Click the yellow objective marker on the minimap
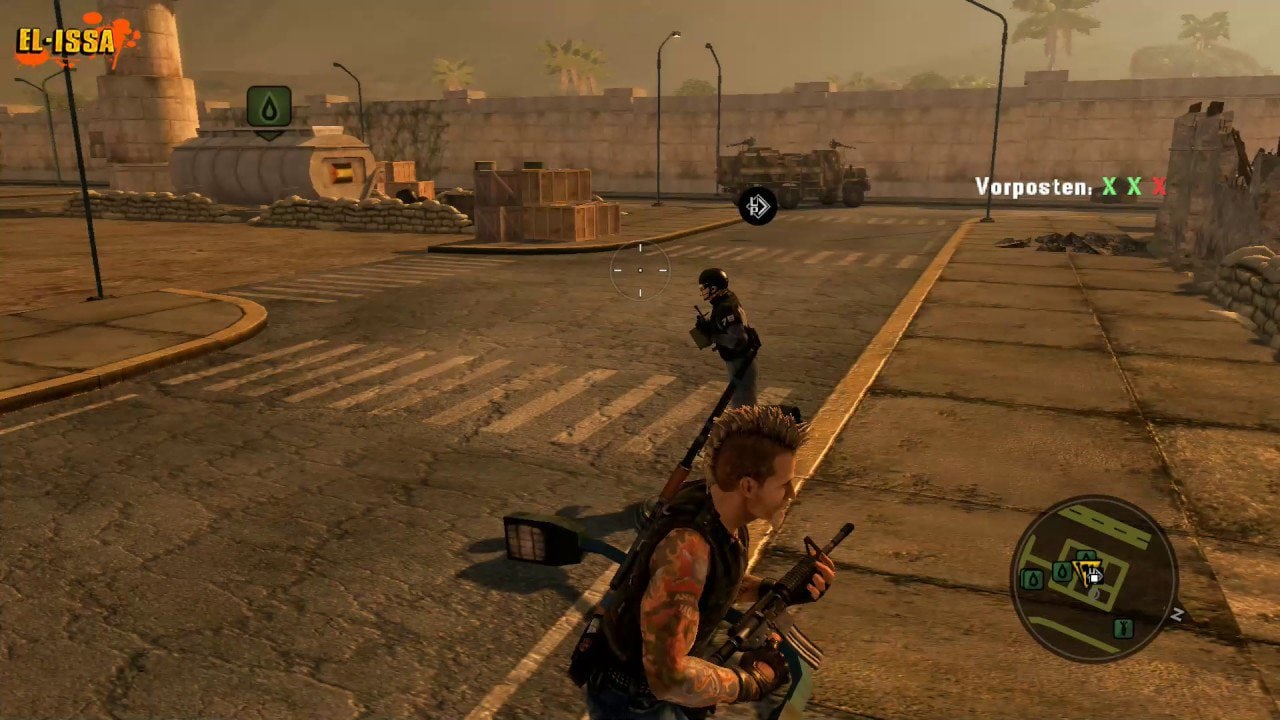This screenshot has height=720, width=1280. [1086, 570]
